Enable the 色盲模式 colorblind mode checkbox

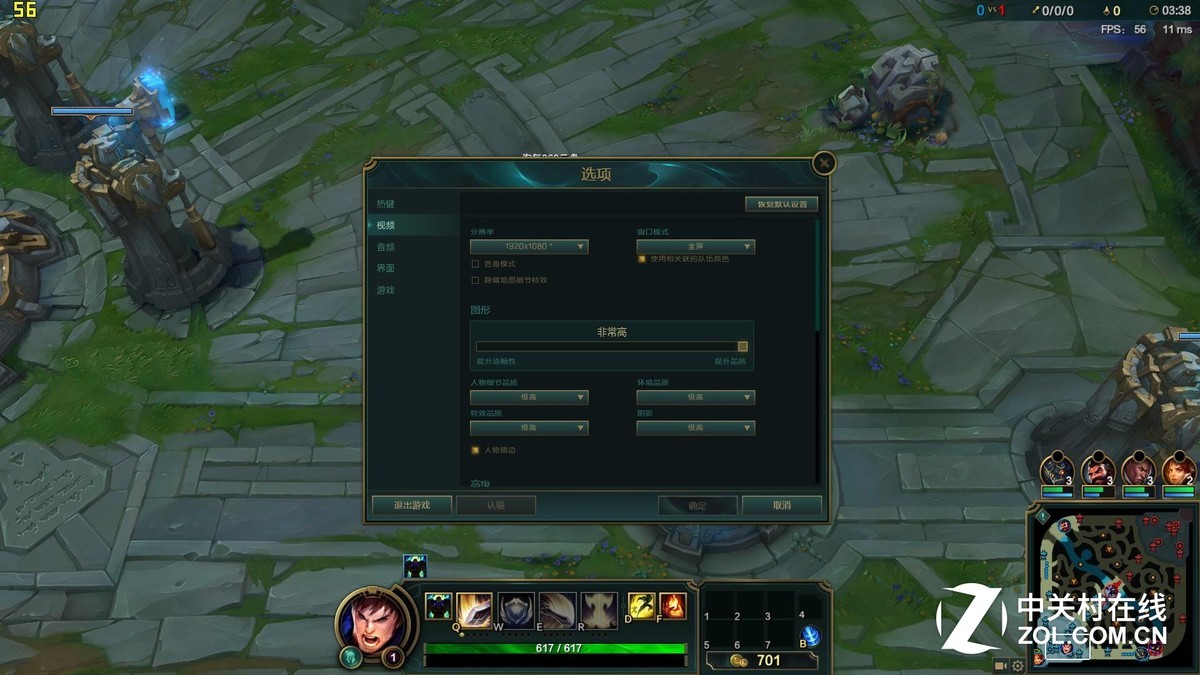coord(476,264)
